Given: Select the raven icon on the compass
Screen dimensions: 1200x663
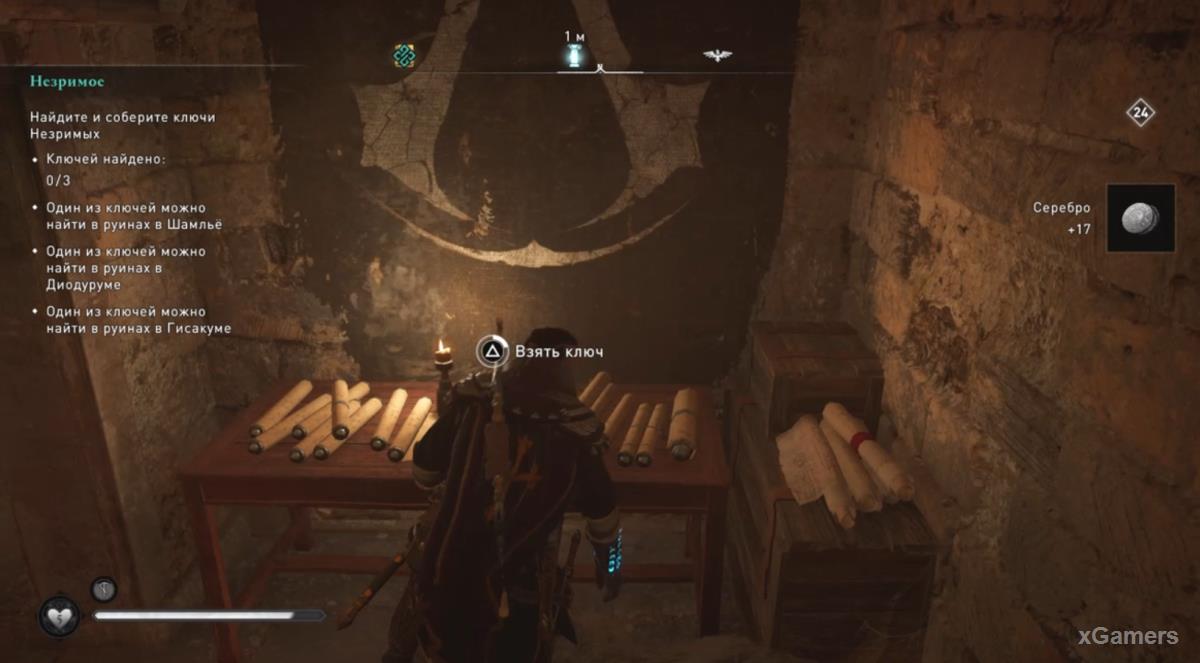Looking at the screenshot, I should click(x=716, y=56).
